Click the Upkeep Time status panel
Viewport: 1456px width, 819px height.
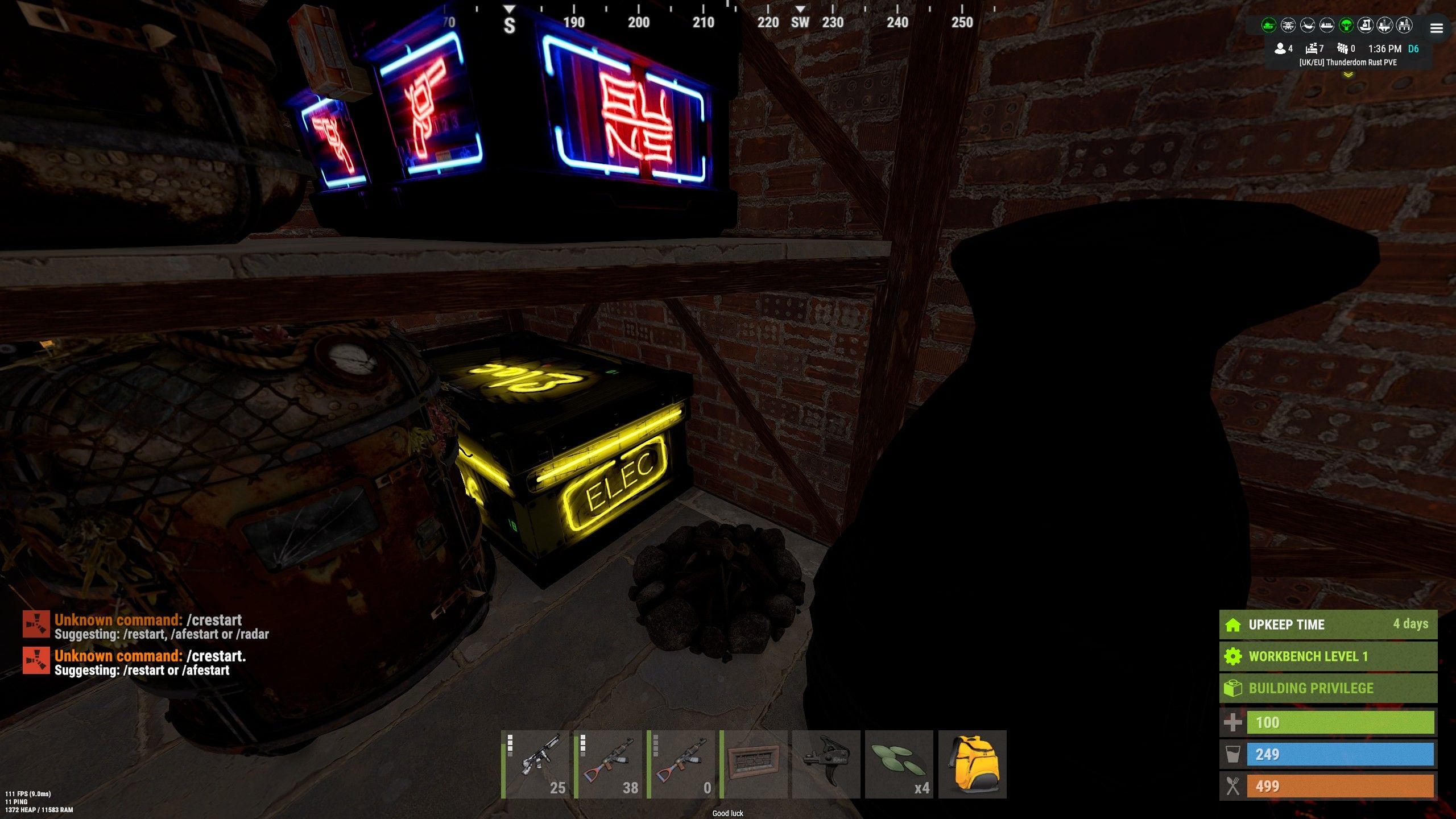pyautogui.click(x=1328, y=624)
